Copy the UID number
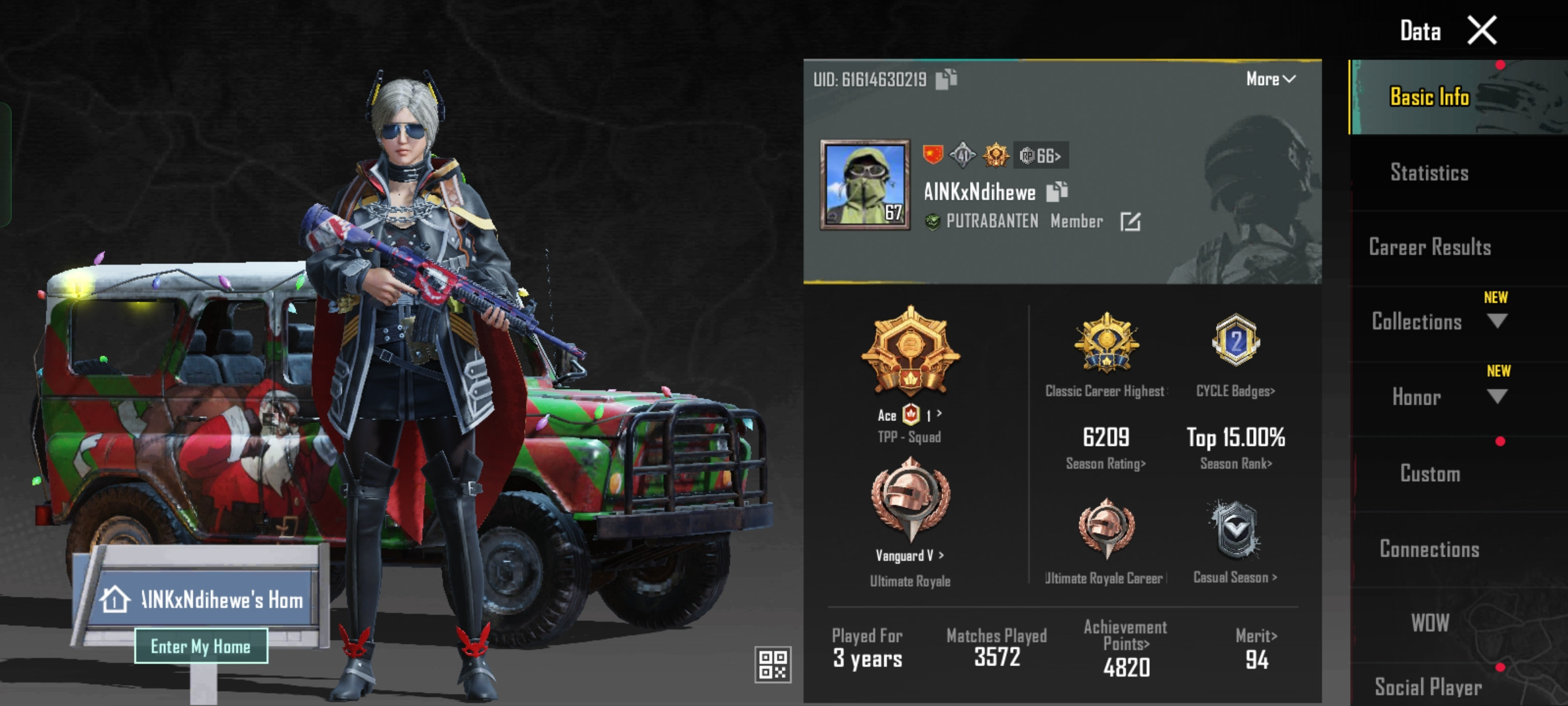 tap(946, 79)
